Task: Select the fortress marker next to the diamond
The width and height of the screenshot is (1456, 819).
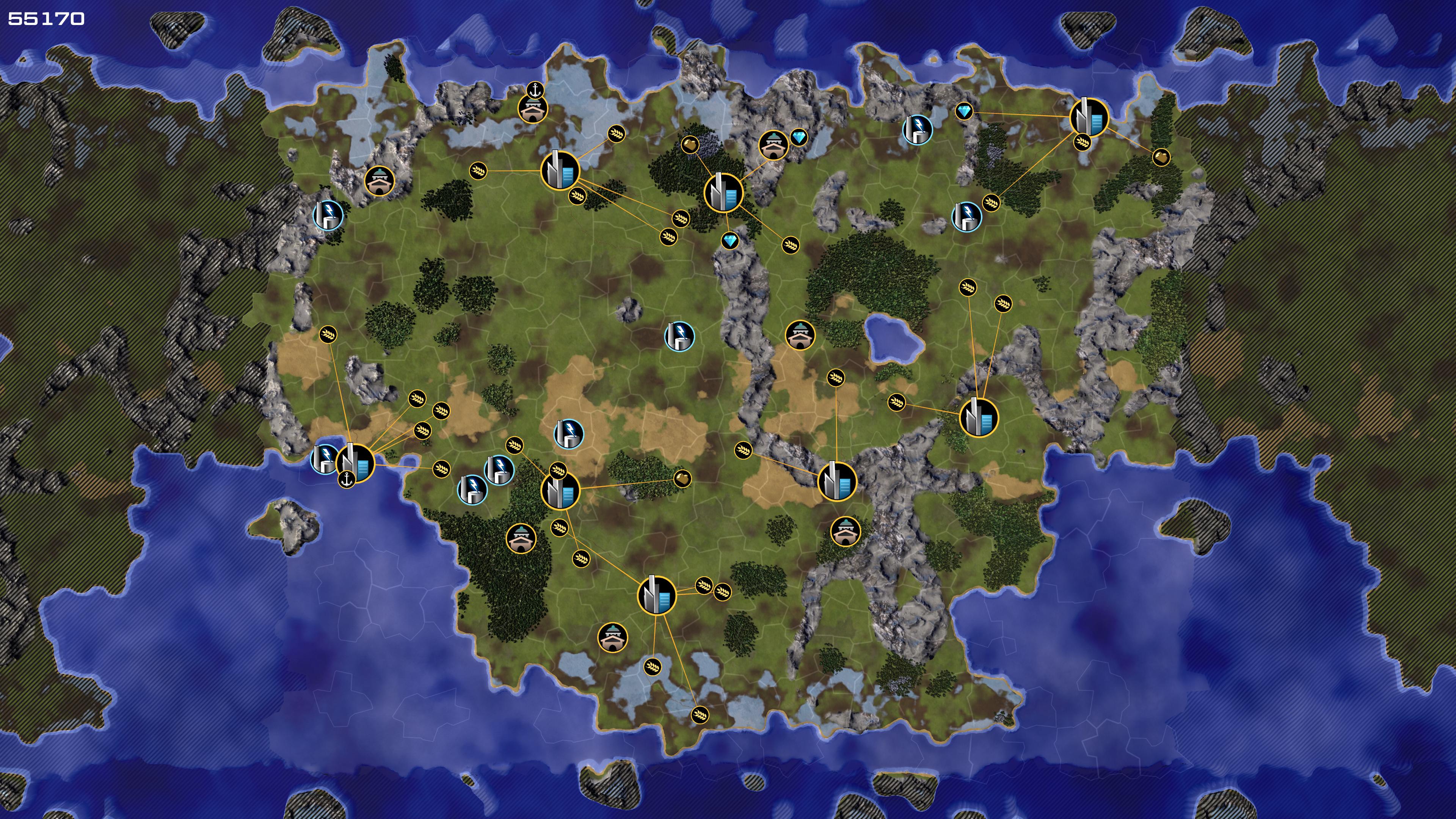Action: pos(773,145)
